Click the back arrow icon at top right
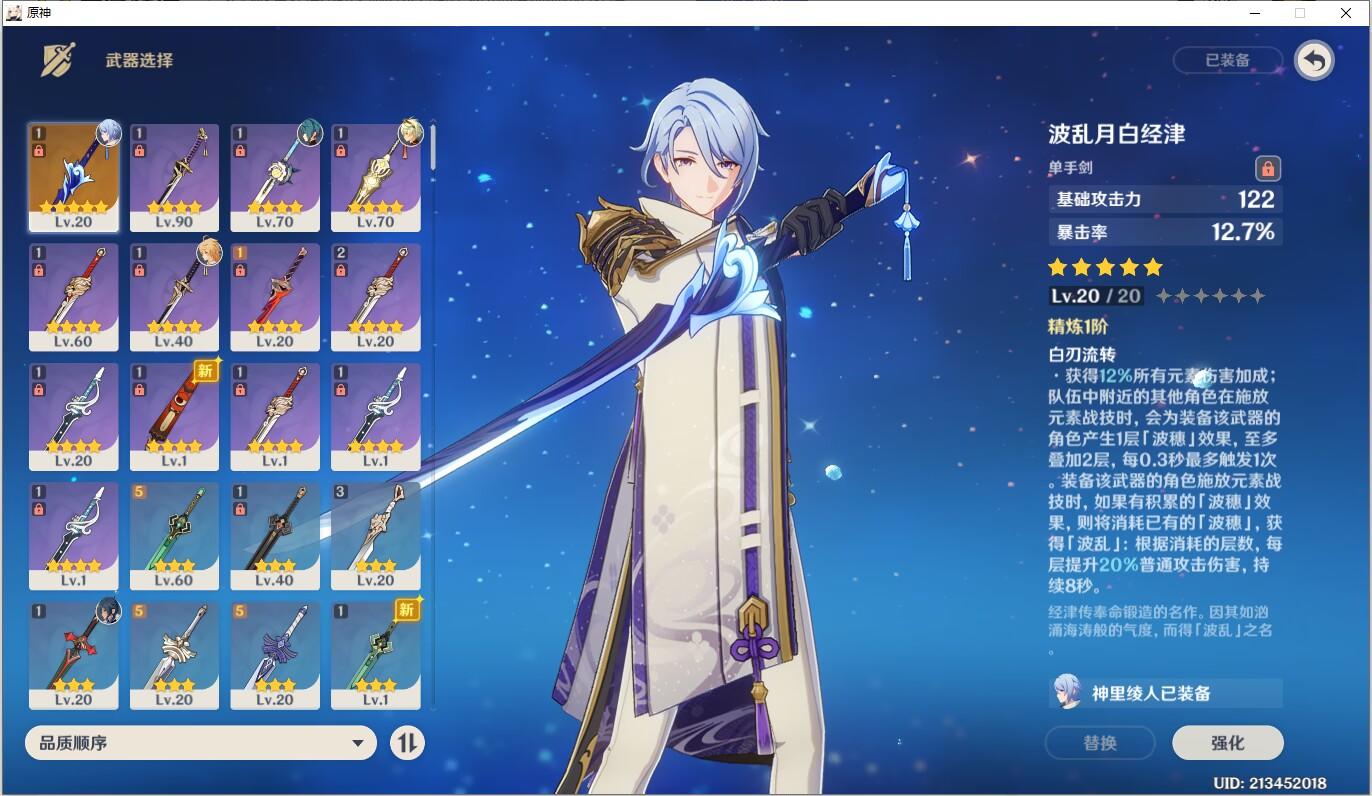 click(x=1314, y=60)
